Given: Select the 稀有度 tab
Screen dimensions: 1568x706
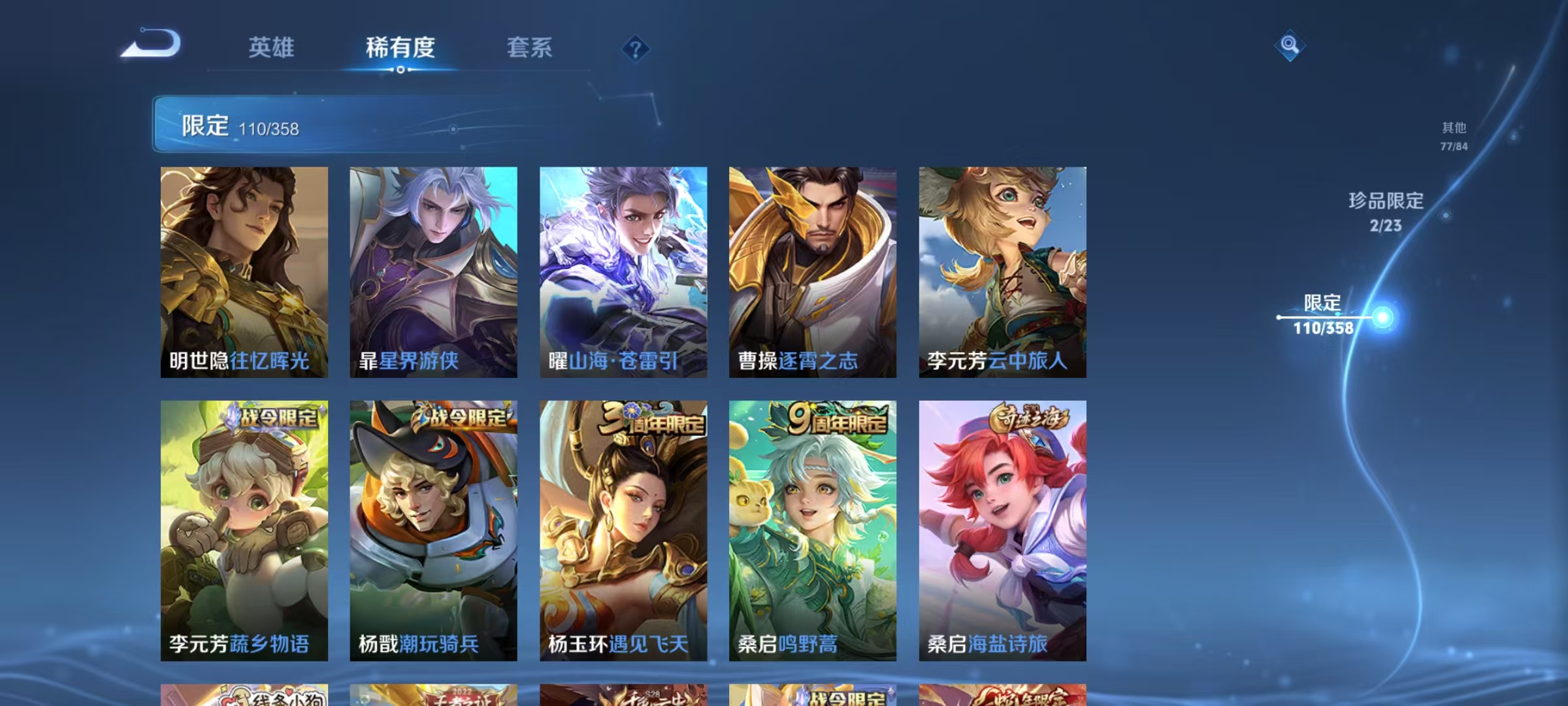Looking at the screenshot, I should coord(400,48).
